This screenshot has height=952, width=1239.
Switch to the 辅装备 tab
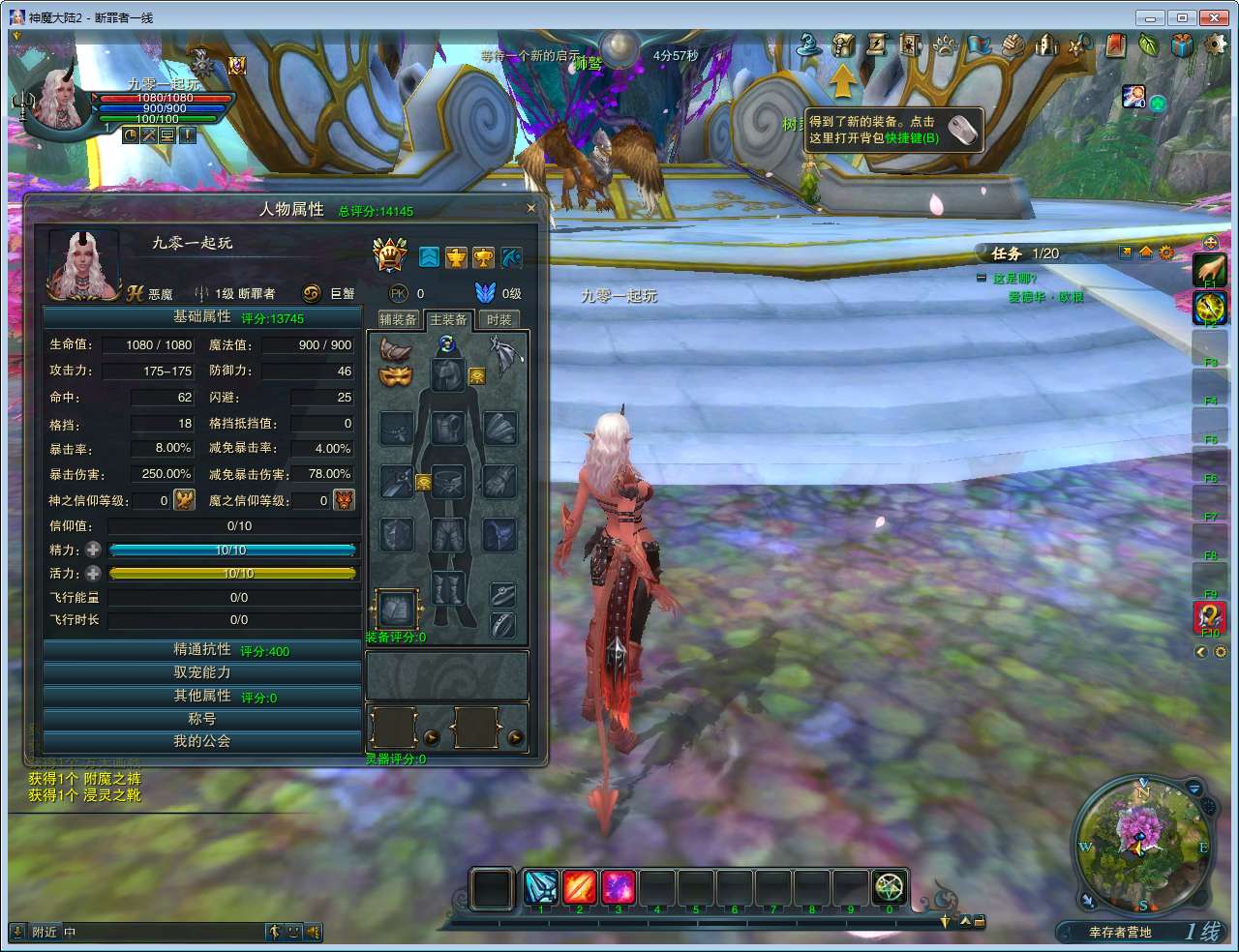398,319
